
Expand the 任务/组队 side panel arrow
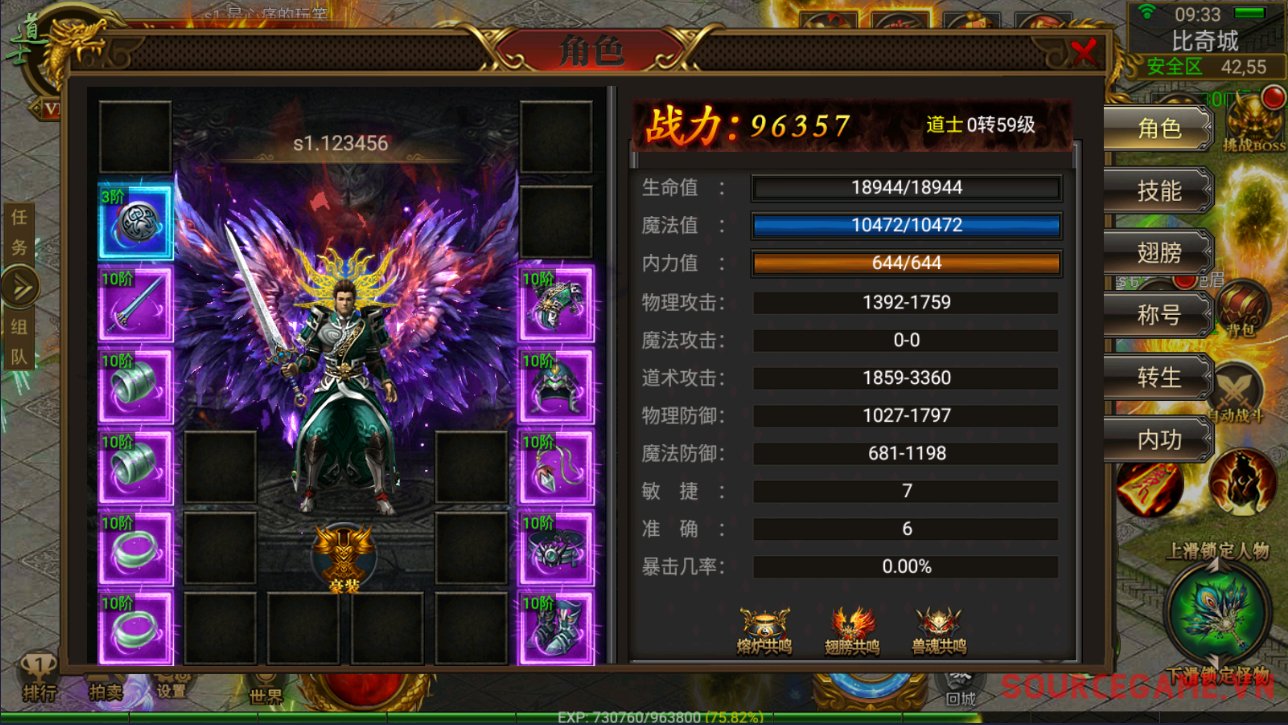(x=19, y=288)
